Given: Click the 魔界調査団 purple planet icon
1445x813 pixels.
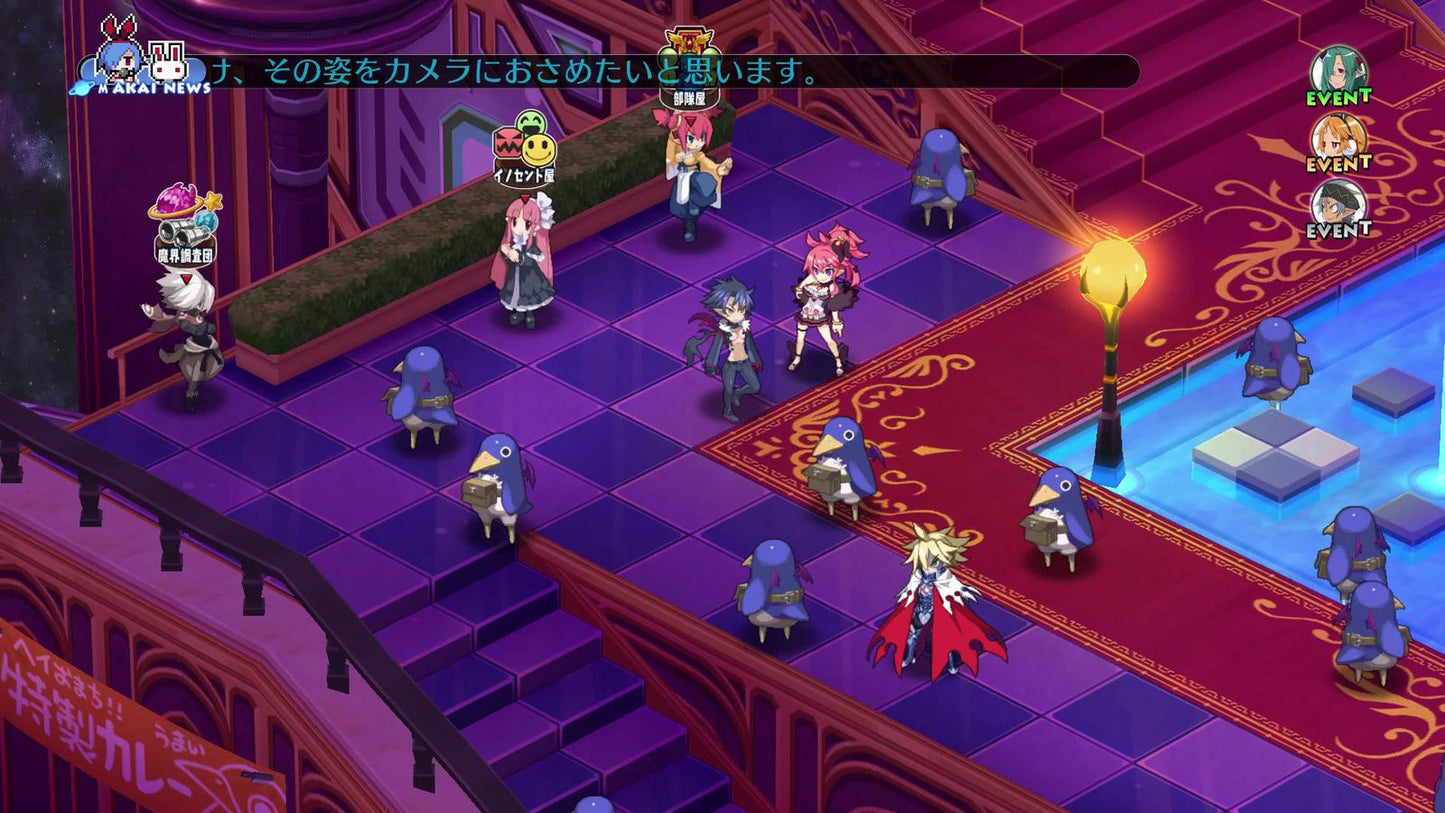Looking at the screenshot, I should tap(176, 202).
